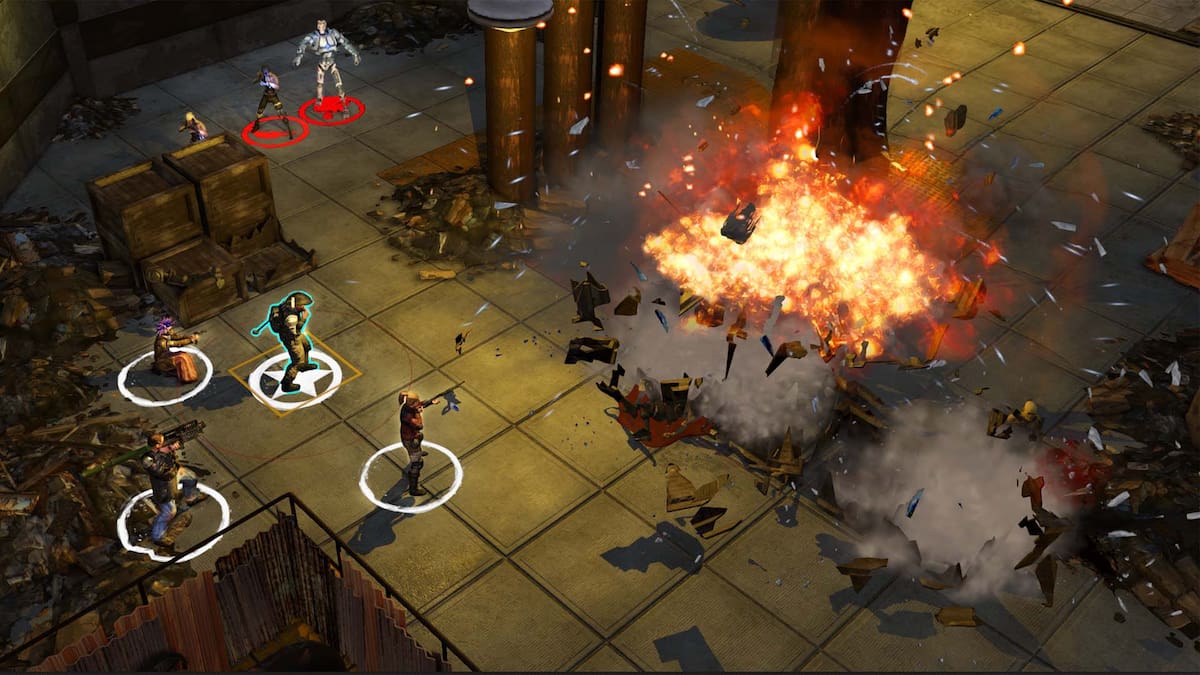
Task: Select the cyan-outlined ranger on star marker
Action: click(x=289, y=340)
